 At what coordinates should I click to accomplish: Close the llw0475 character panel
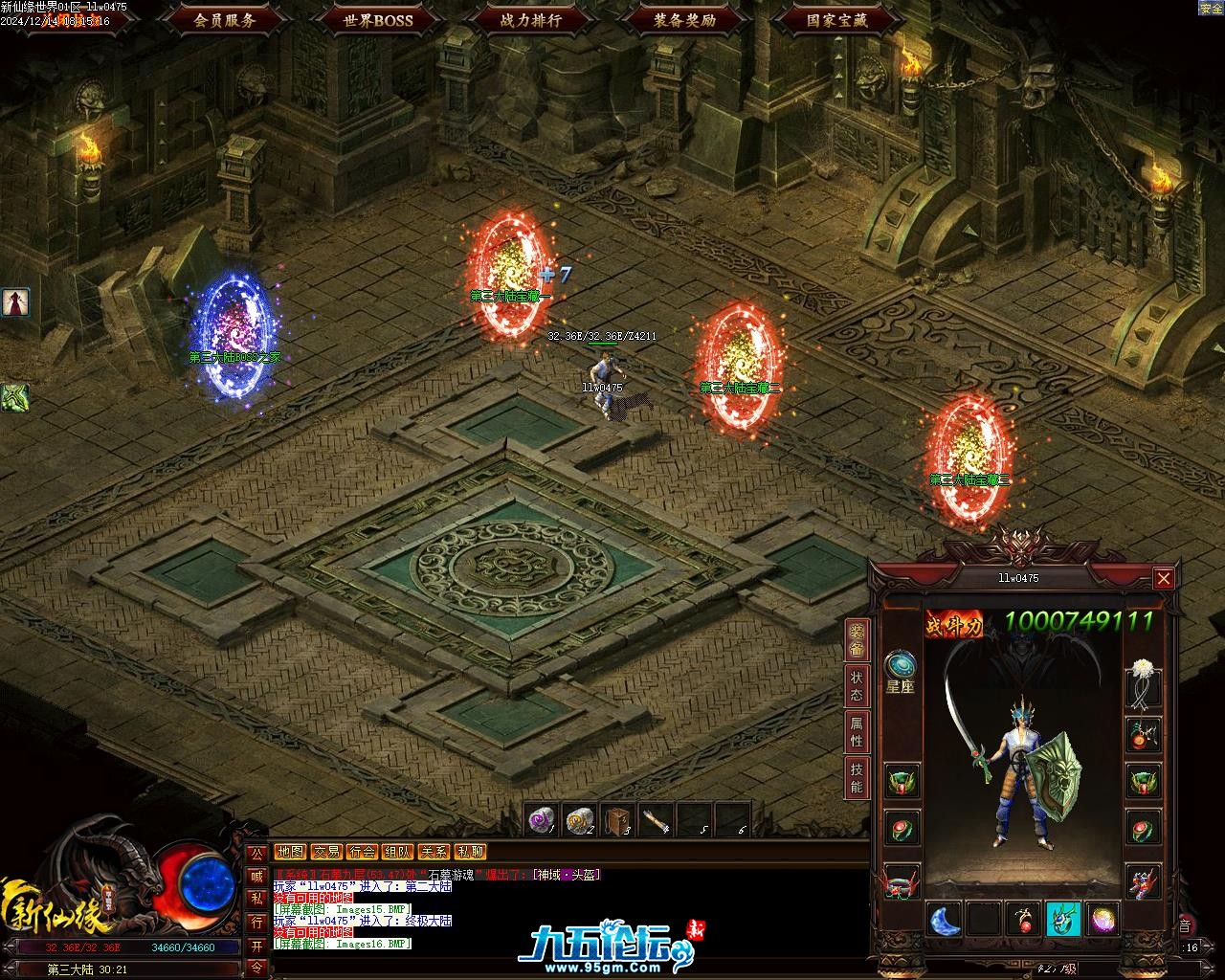click(1163, 578)
